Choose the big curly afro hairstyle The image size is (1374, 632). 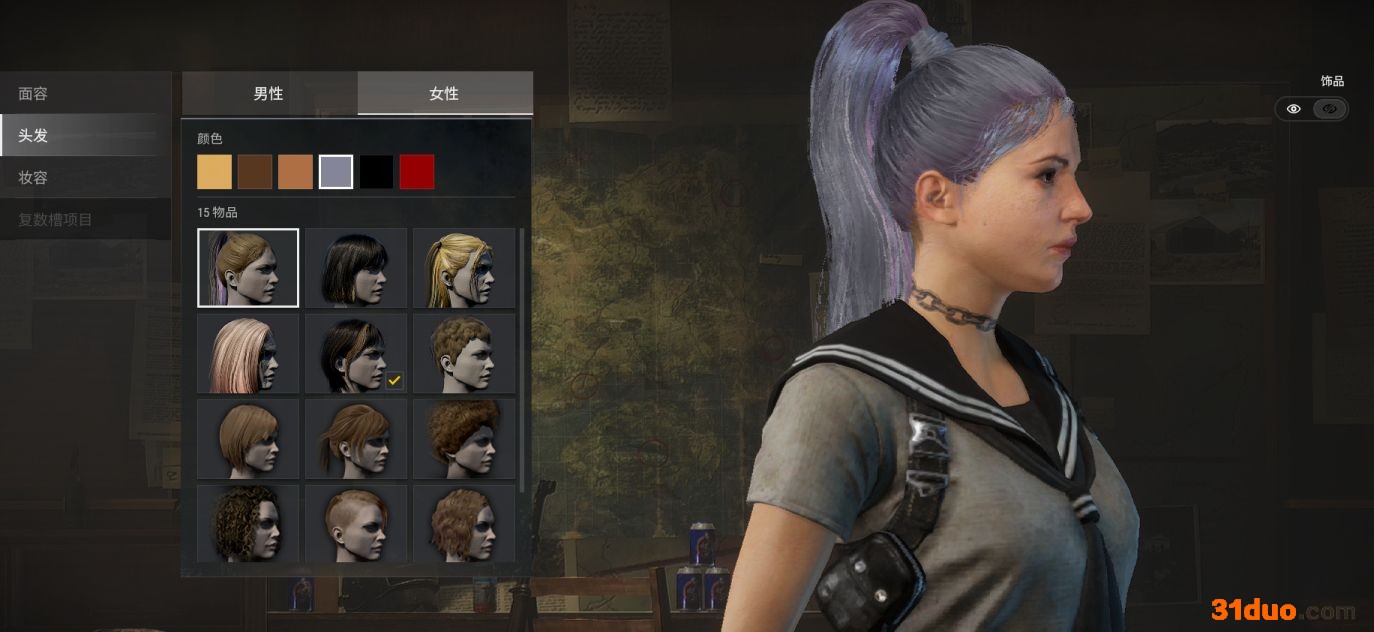(x=464, y=438)
